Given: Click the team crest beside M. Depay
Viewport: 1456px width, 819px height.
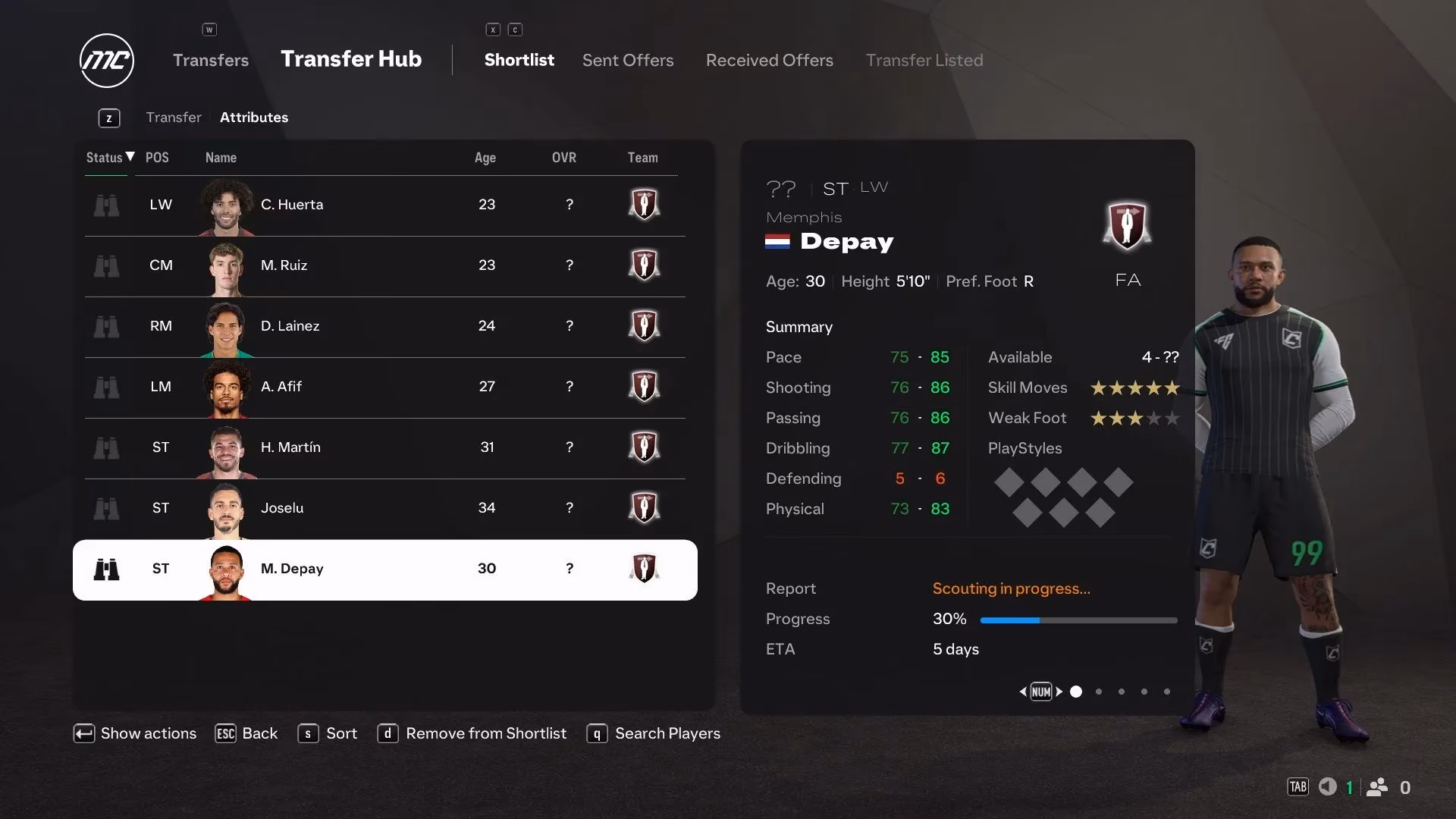Looking at the screenshot, I should pyautogui.click(x=644, y=569).
